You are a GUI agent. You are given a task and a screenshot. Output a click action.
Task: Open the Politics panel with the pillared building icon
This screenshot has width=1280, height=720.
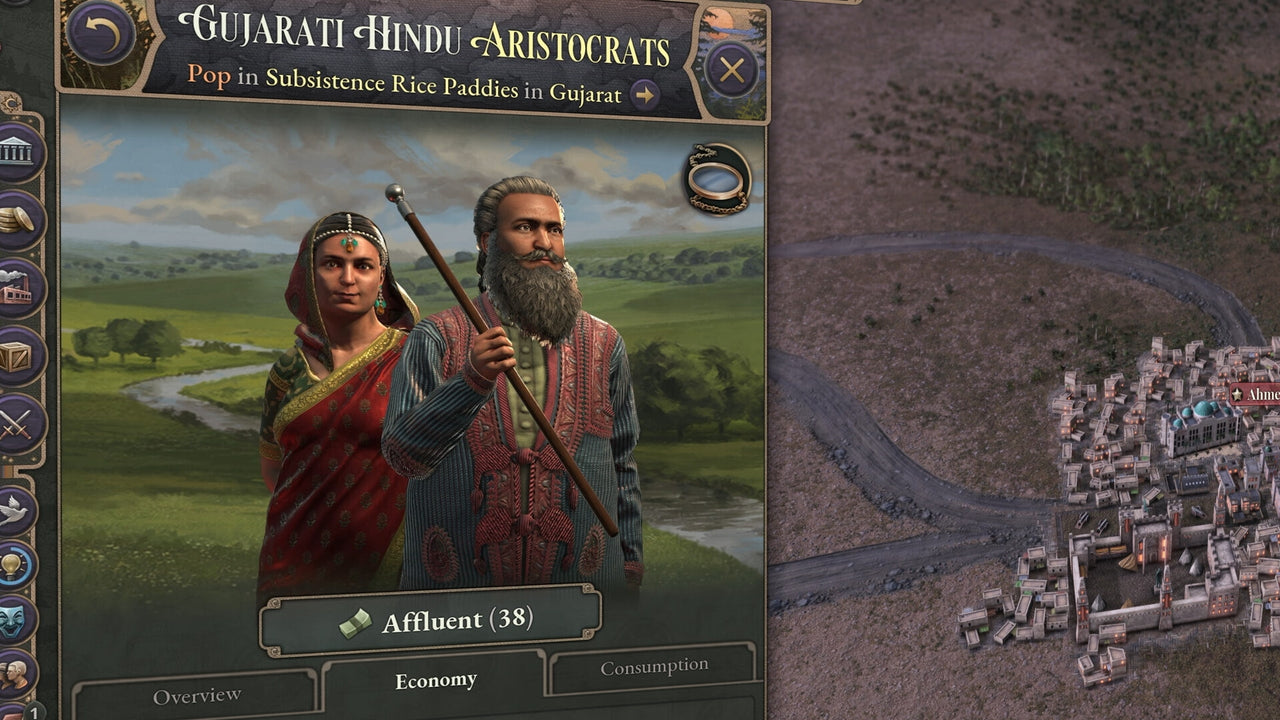[x=17, y=153]
